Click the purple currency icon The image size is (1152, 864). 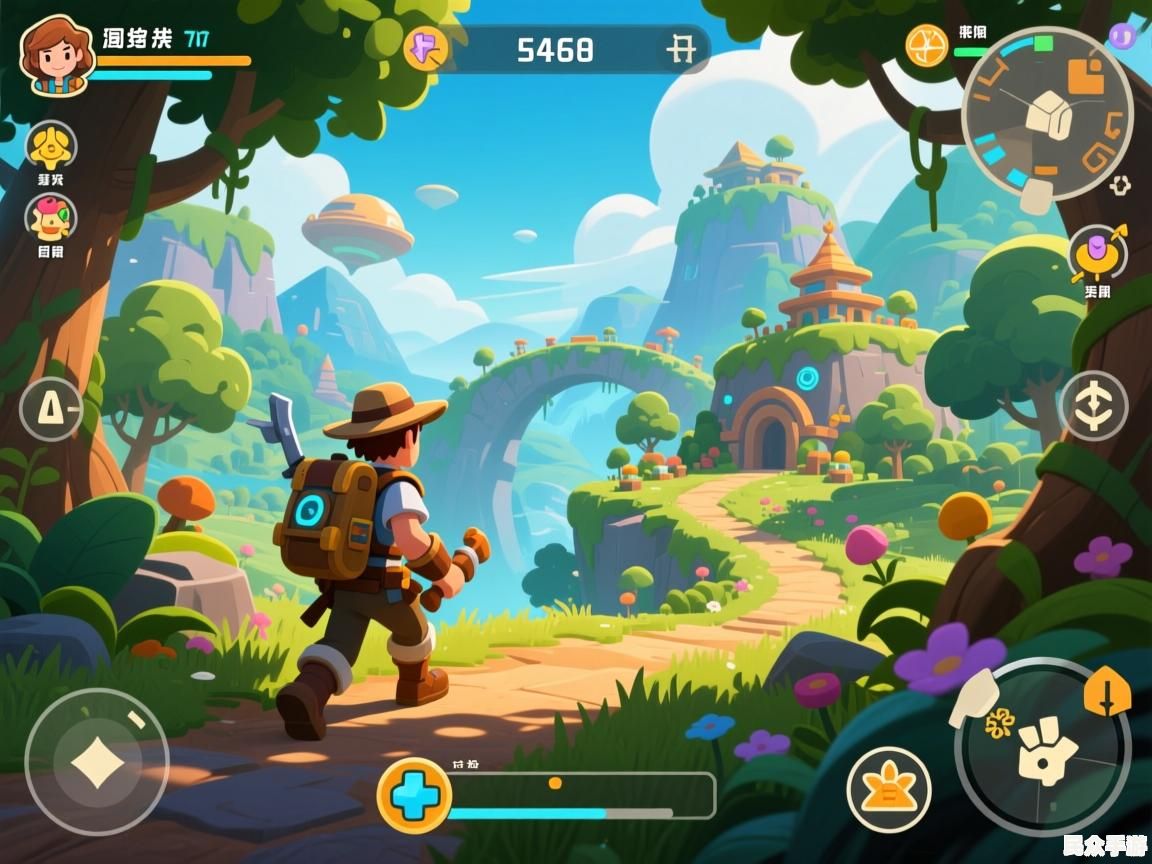[x=424, y=48]
